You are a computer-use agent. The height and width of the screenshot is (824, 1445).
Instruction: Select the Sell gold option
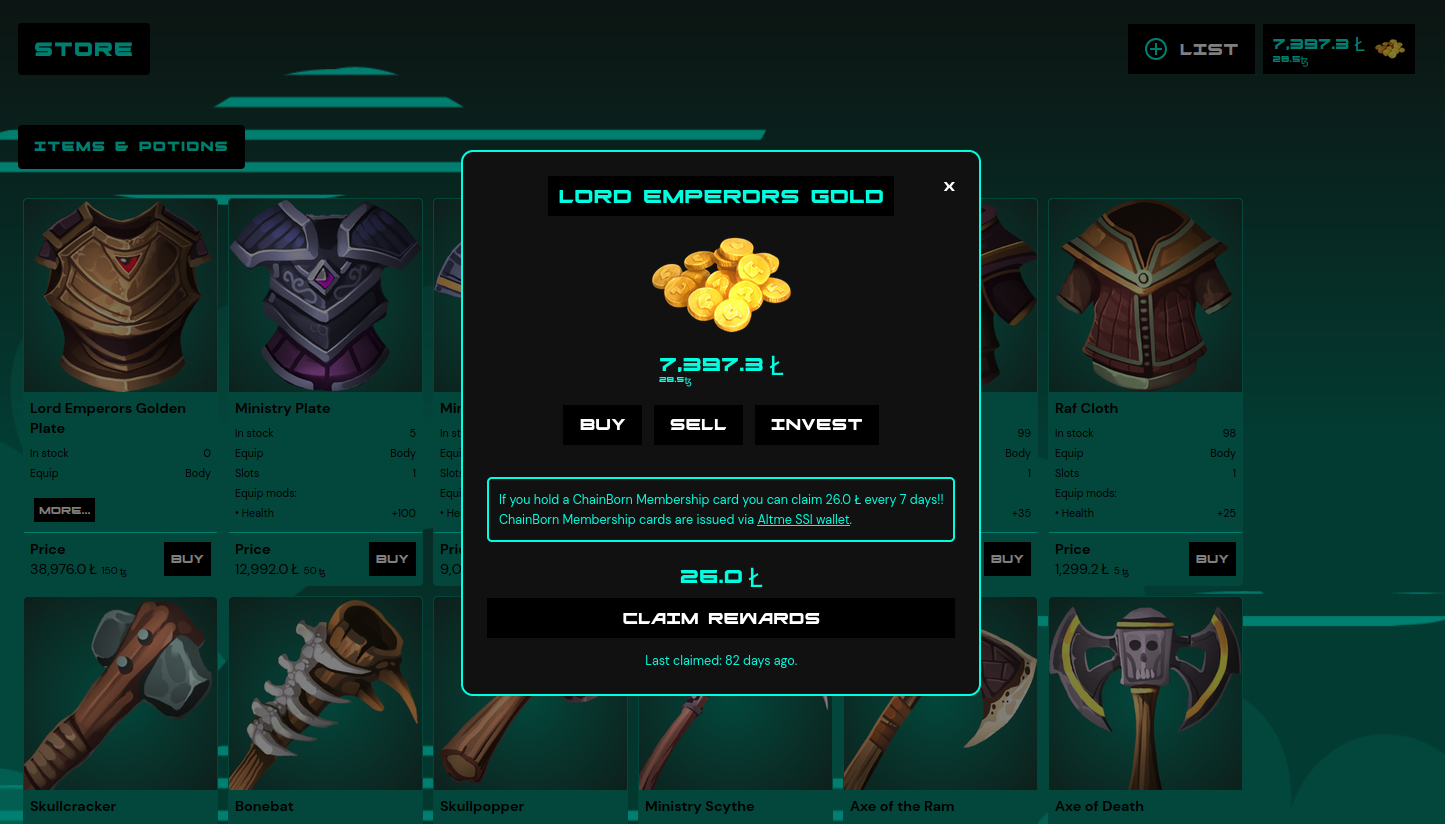pyautogui.click(x=698, y=425)
